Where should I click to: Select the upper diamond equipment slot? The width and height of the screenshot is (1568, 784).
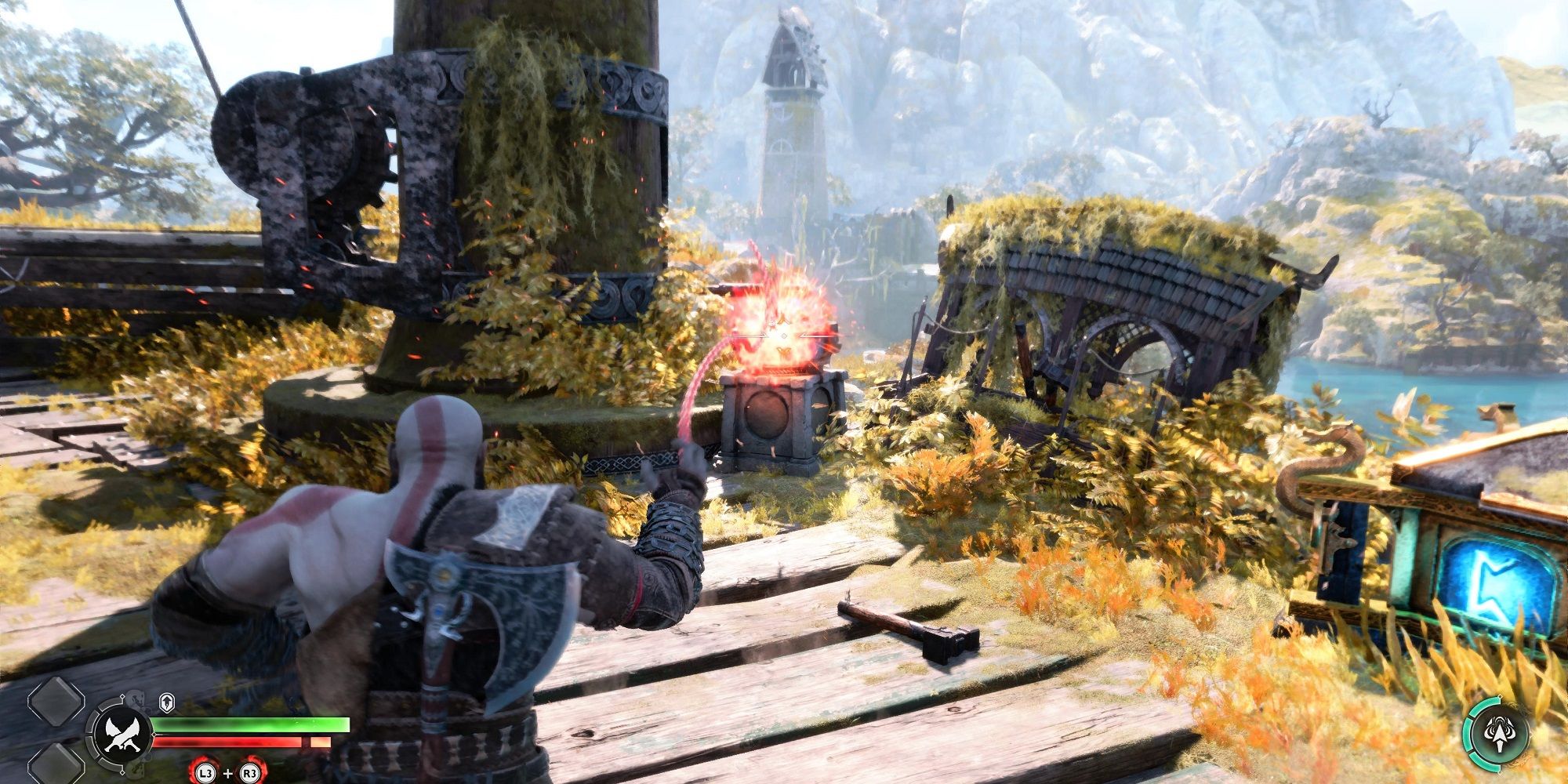(55, 702)
